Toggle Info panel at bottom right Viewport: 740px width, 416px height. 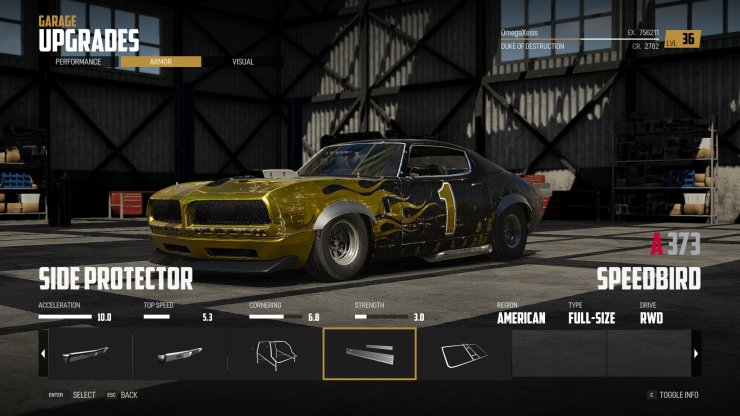click(679, 395)
